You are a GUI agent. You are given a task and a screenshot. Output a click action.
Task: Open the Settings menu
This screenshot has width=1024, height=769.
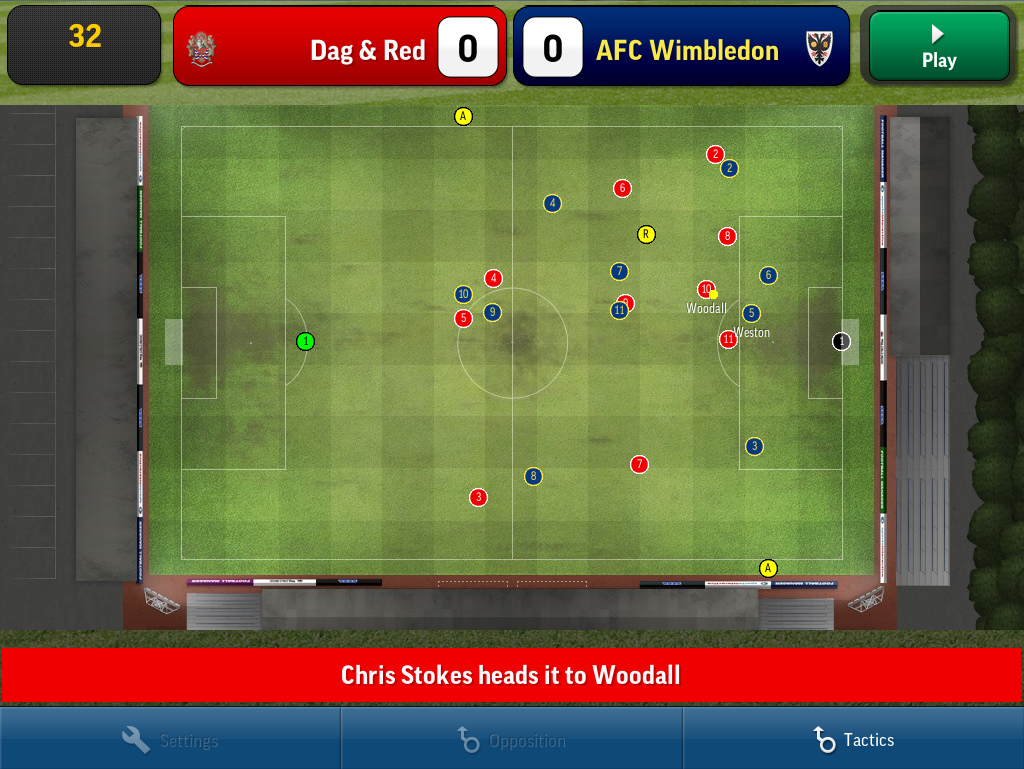170,740
